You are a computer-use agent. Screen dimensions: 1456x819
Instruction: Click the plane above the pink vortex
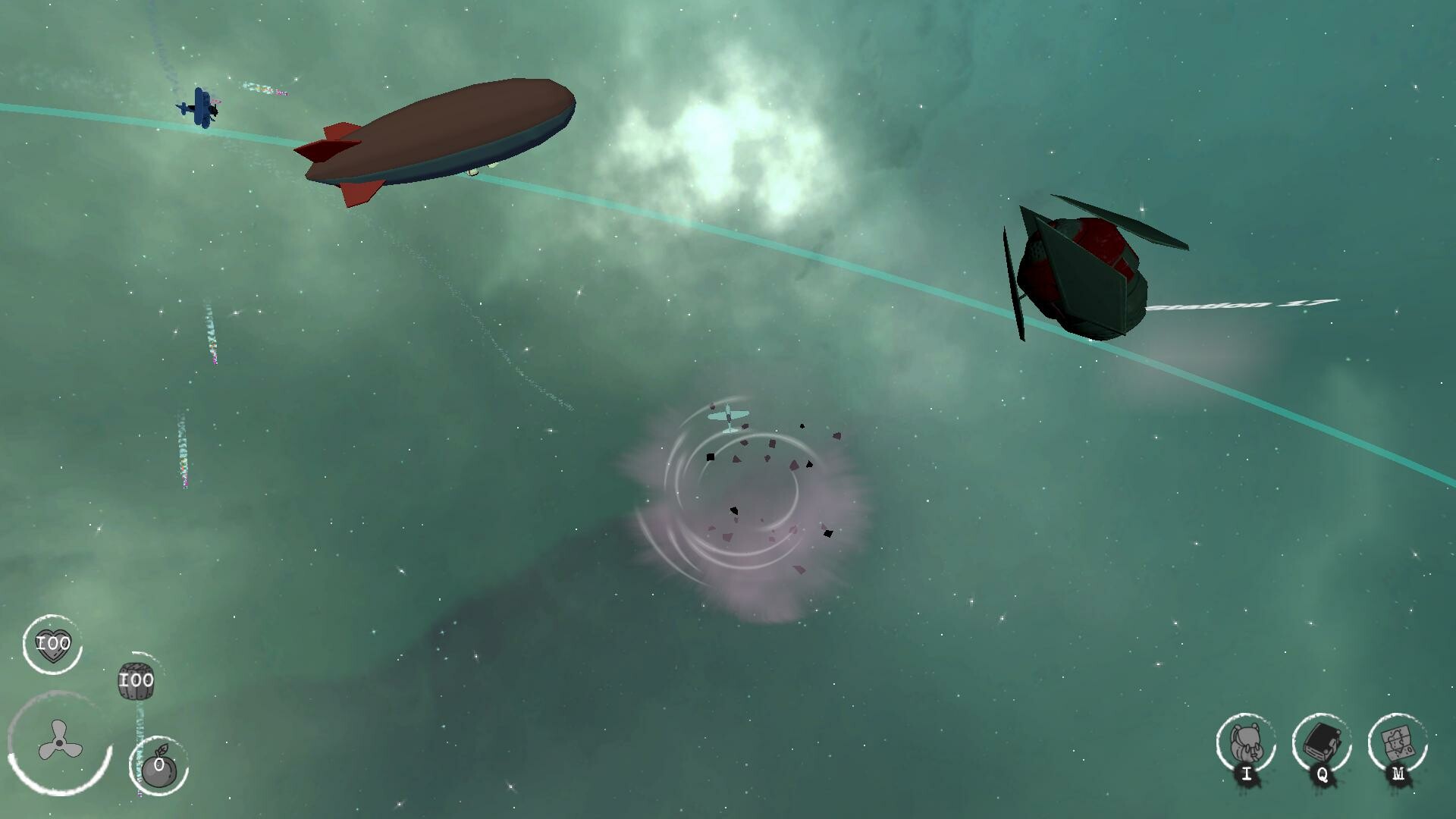click(x=730, y=415)
